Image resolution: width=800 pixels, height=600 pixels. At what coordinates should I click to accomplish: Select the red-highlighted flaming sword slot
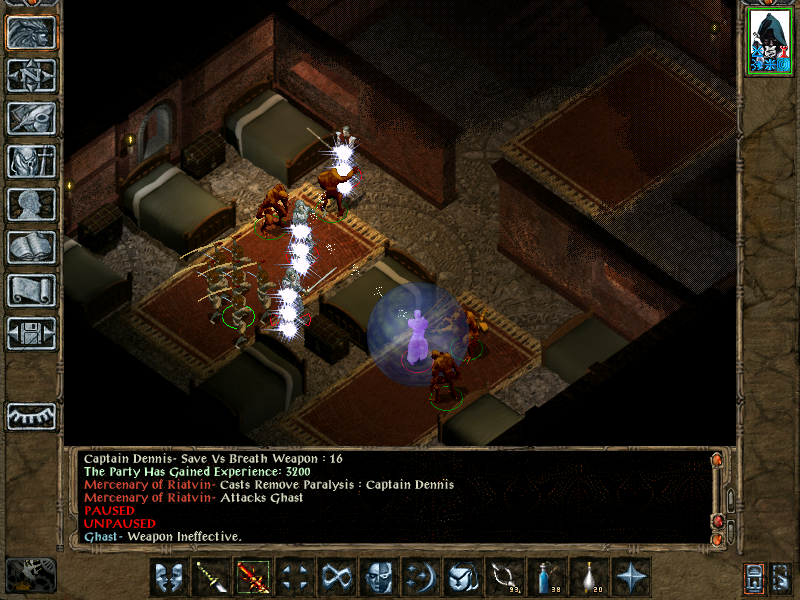pos(253,576)
